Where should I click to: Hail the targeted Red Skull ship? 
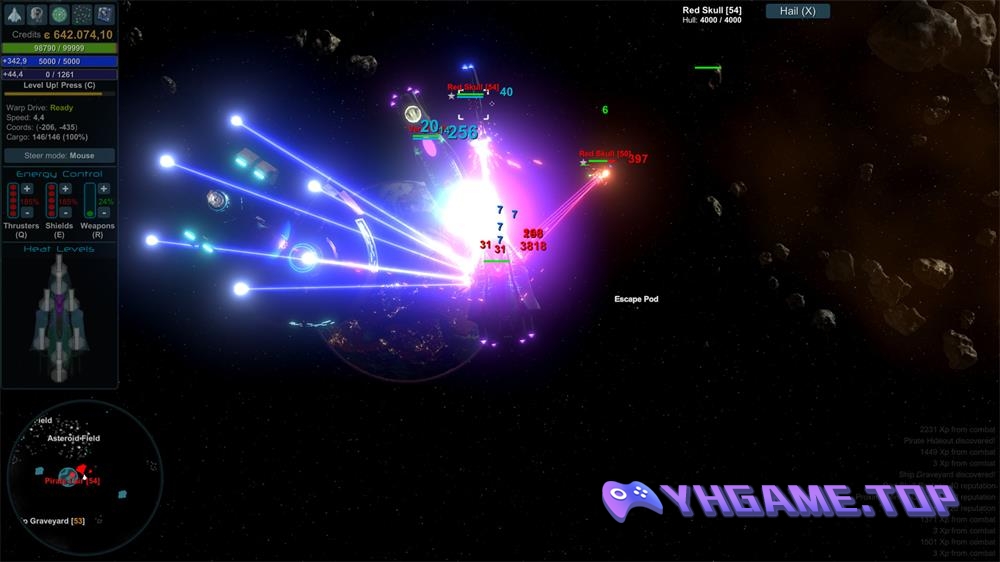point(797,11)
